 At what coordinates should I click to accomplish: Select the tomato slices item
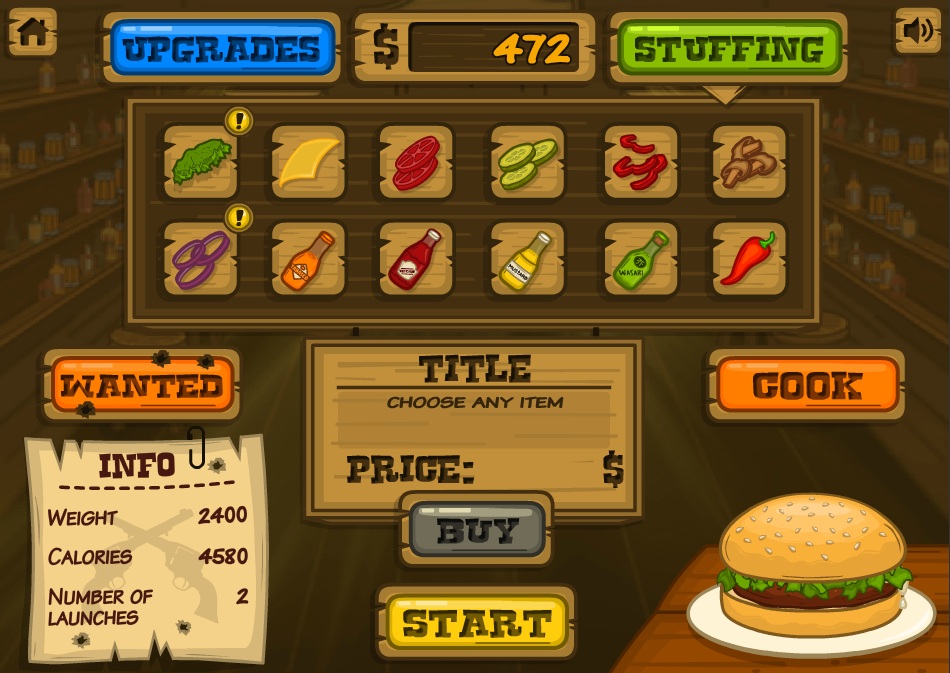pyautogui.click(x=416, y=161)
